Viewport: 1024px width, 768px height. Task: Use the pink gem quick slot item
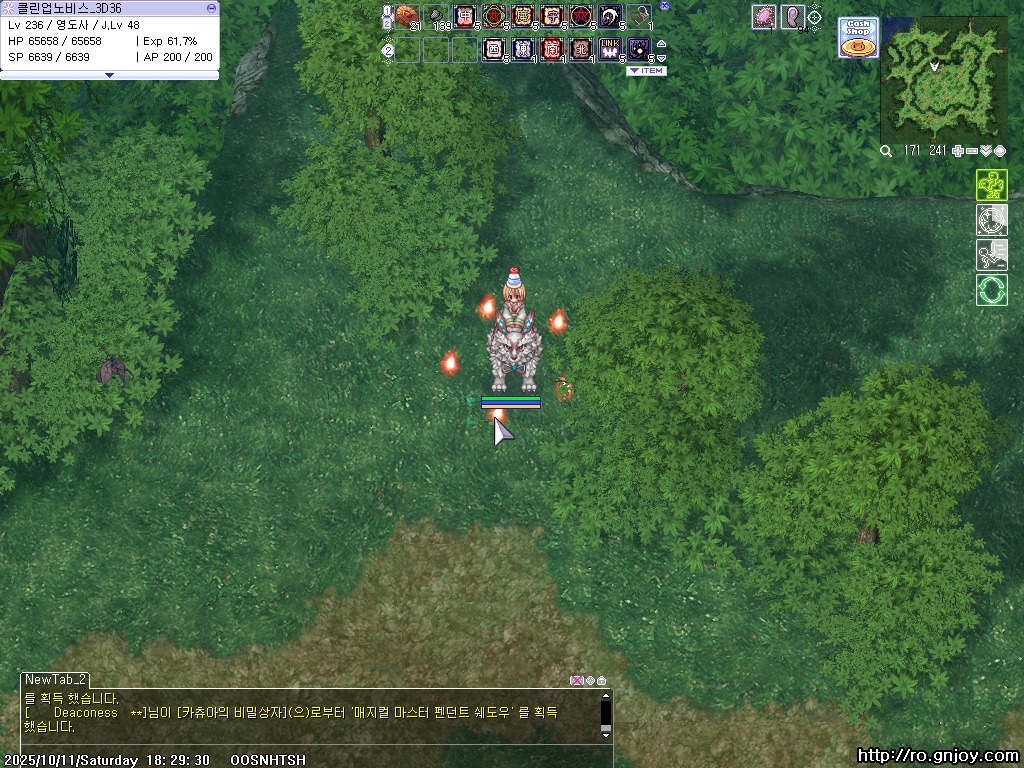pos(764,16)
